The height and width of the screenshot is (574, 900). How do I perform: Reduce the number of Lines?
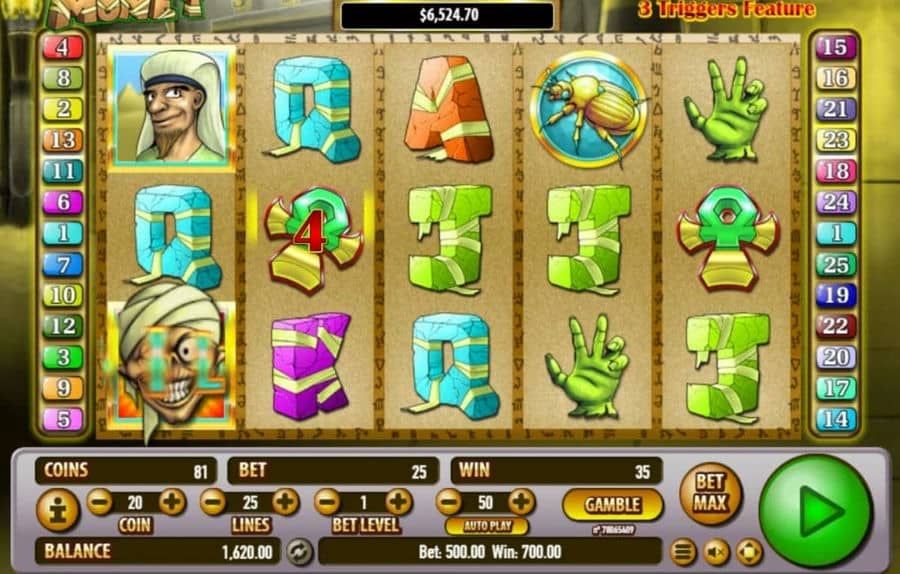point(214,502)
